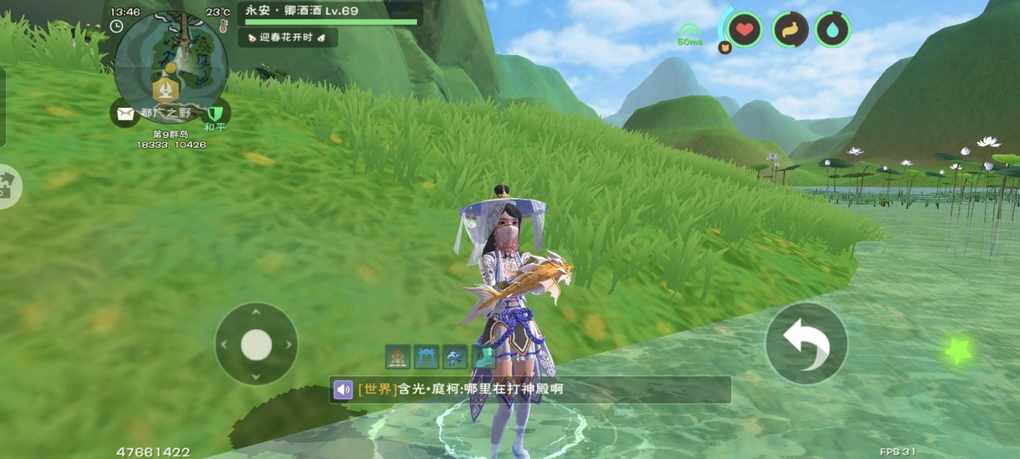The image size is (1020, 459).
Task: Check the blue water drop thirst icon
Action: coord(832,29)
